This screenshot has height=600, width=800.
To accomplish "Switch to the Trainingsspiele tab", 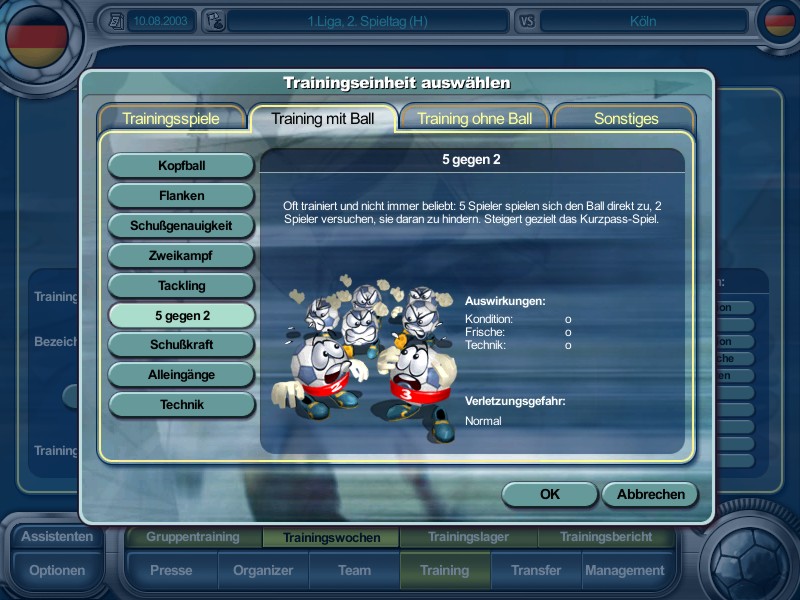I will 171,118.
